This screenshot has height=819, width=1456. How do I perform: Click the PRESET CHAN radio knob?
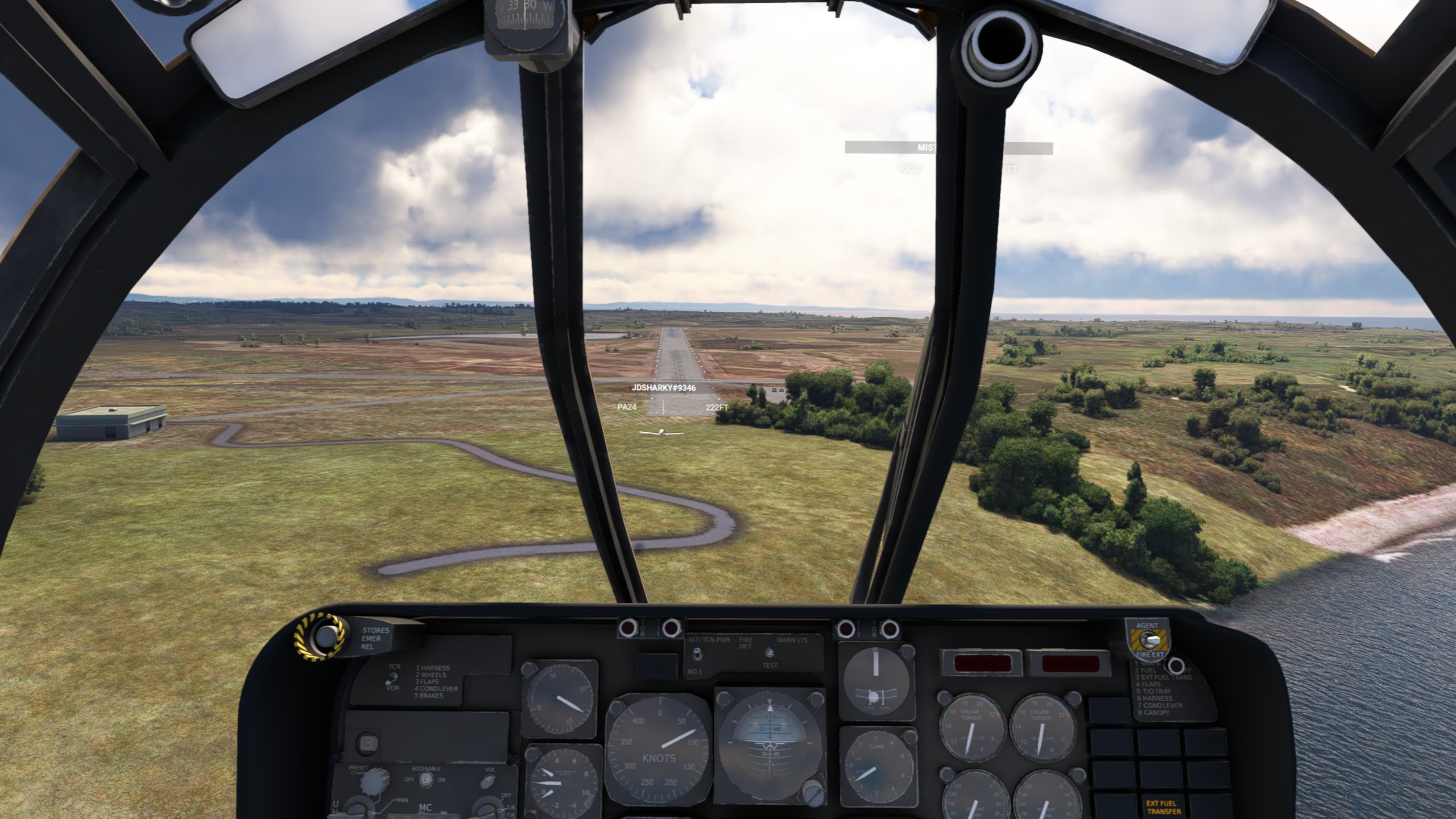[x=375, y=781]
